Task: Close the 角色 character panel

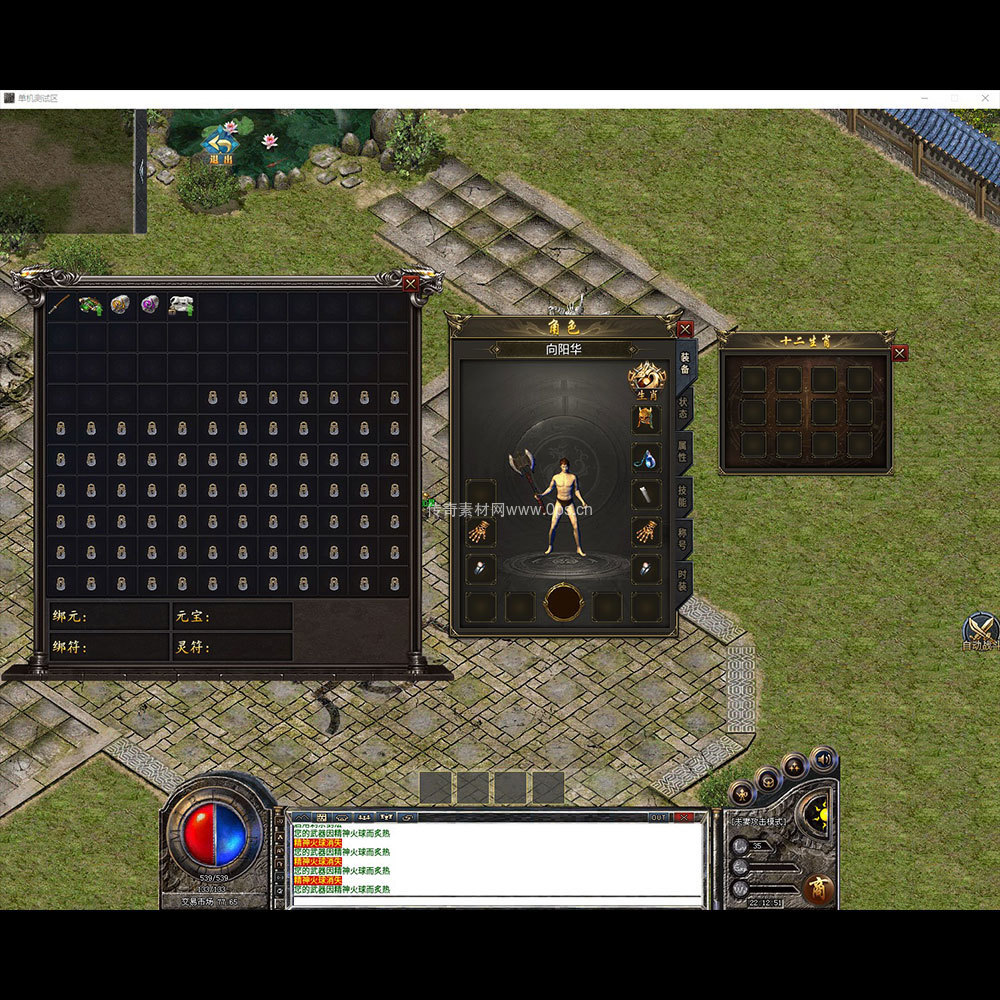Action: tap(685, 328)
